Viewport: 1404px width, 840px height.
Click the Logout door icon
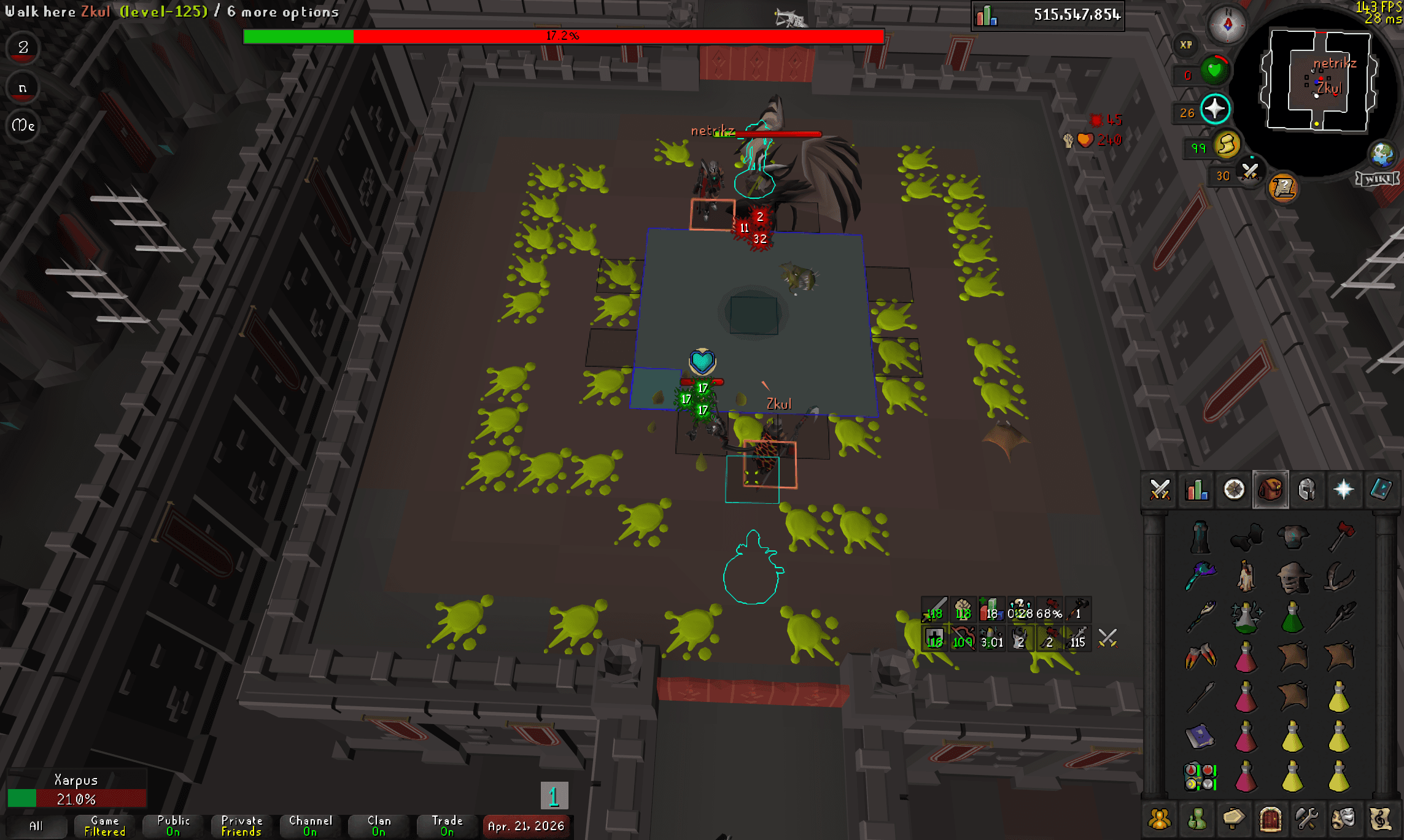pyautogui.click(x=1271, y=818)
